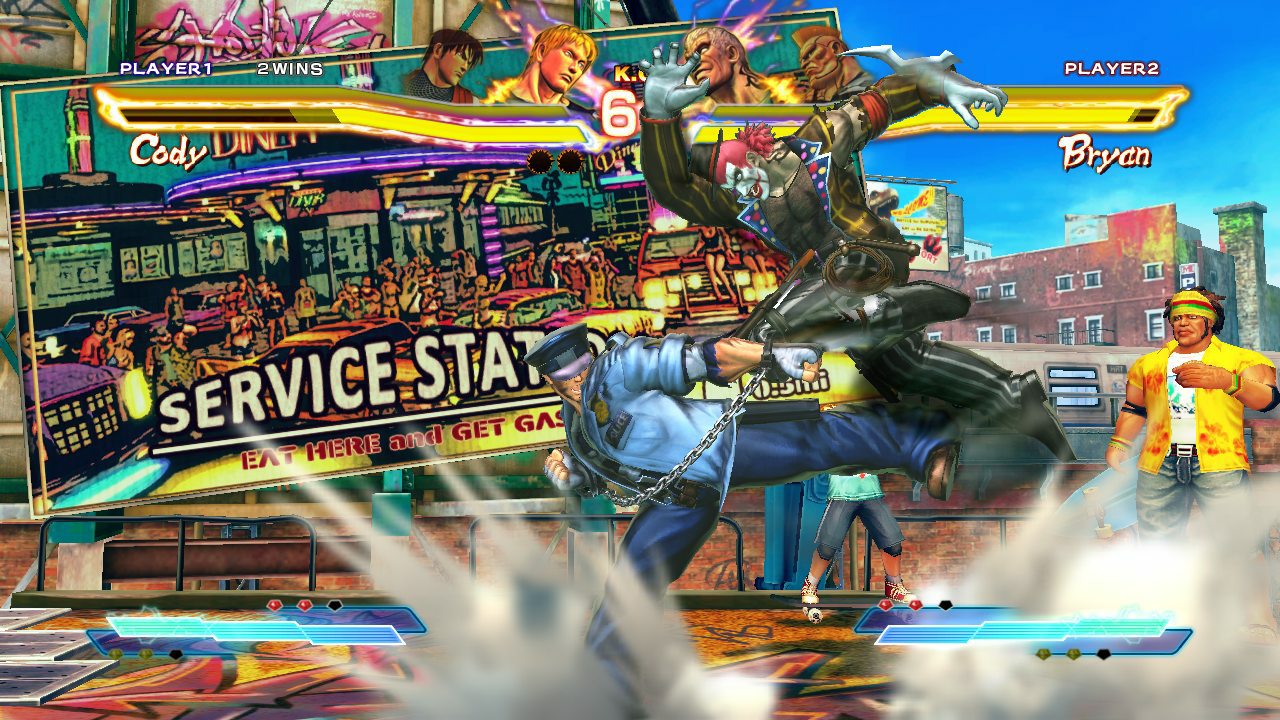Click the black gem above Player 2's Cross Gauge
The height and width of the screenshot is (720, 1280).
click(x=945, y=603)
